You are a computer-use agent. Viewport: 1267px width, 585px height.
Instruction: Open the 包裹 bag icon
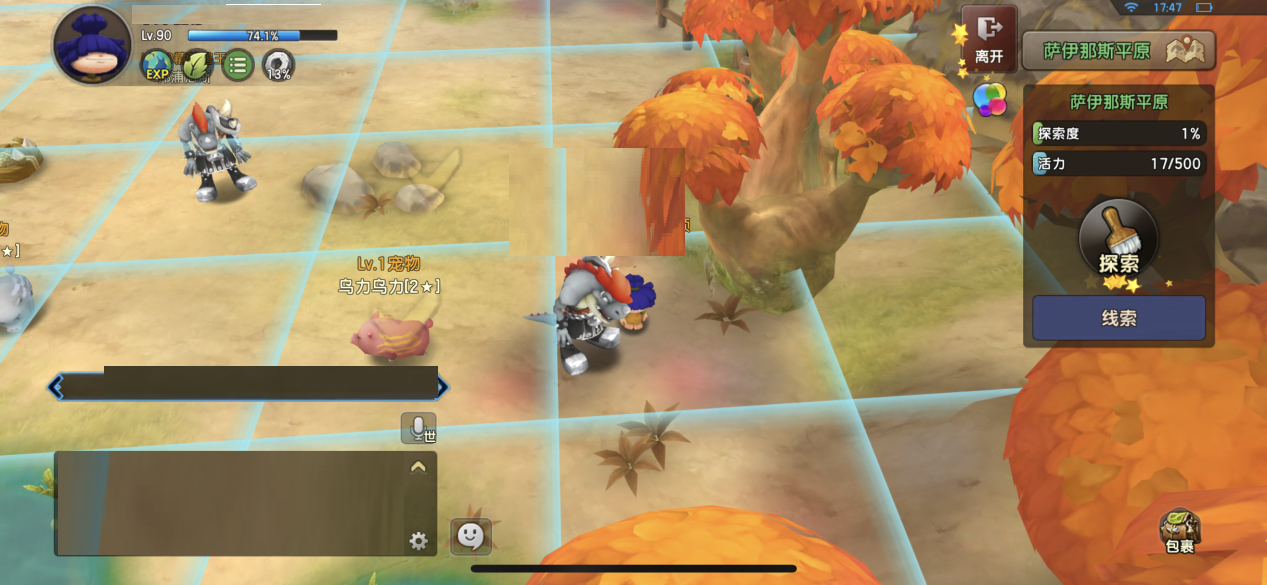1180,531
